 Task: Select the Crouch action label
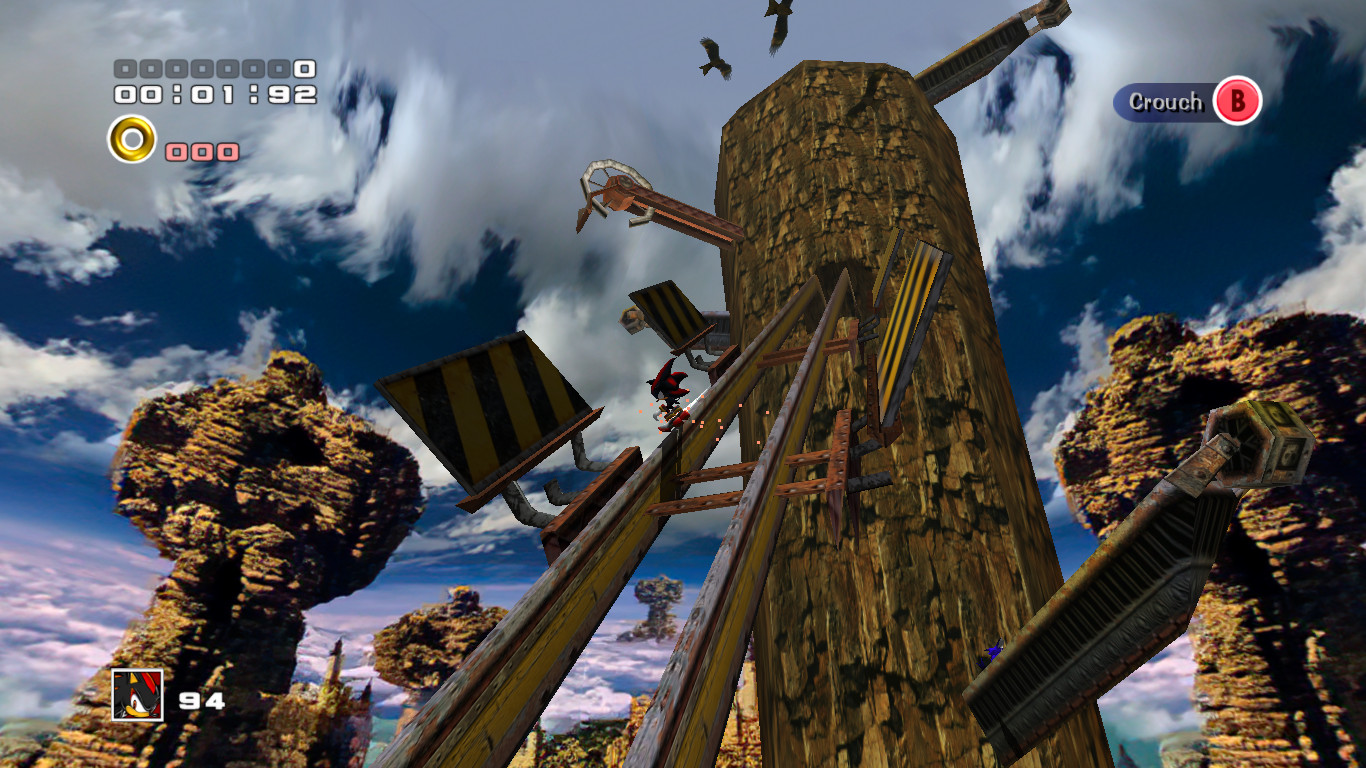coord(1165,101)
